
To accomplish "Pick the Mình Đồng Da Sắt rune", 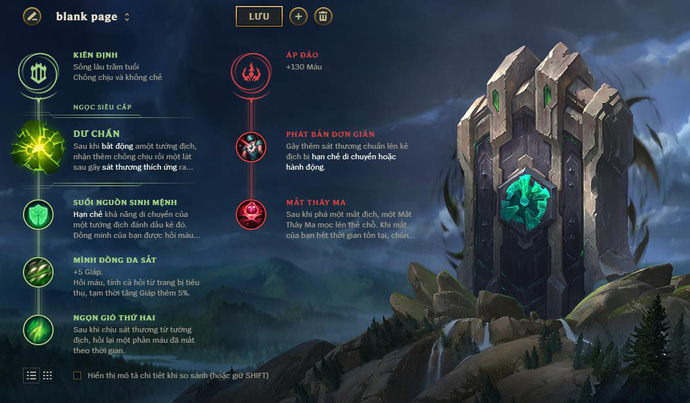I will tap(38, 270).
